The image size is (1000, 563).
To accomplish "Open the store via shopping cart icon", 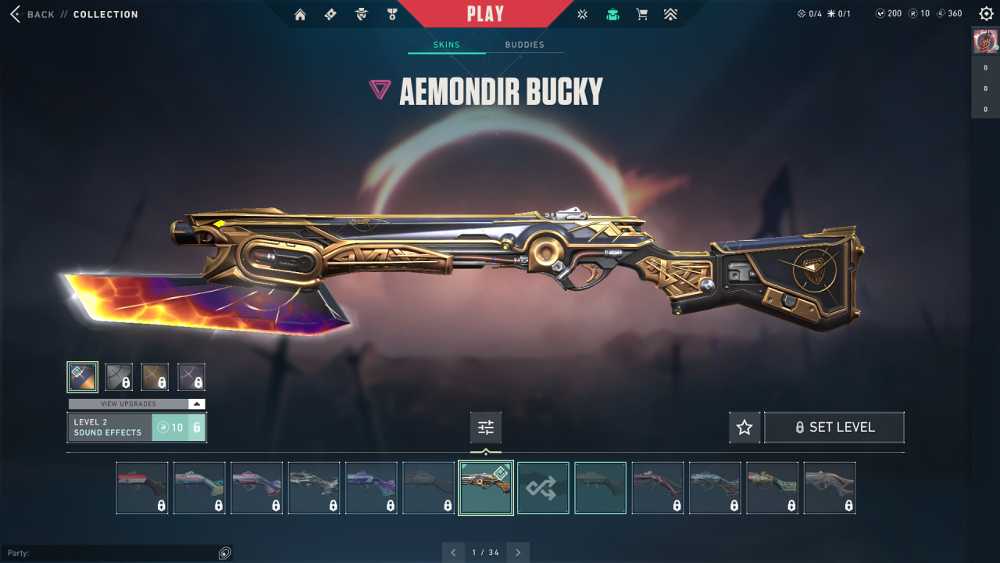I will click(642, 14).
